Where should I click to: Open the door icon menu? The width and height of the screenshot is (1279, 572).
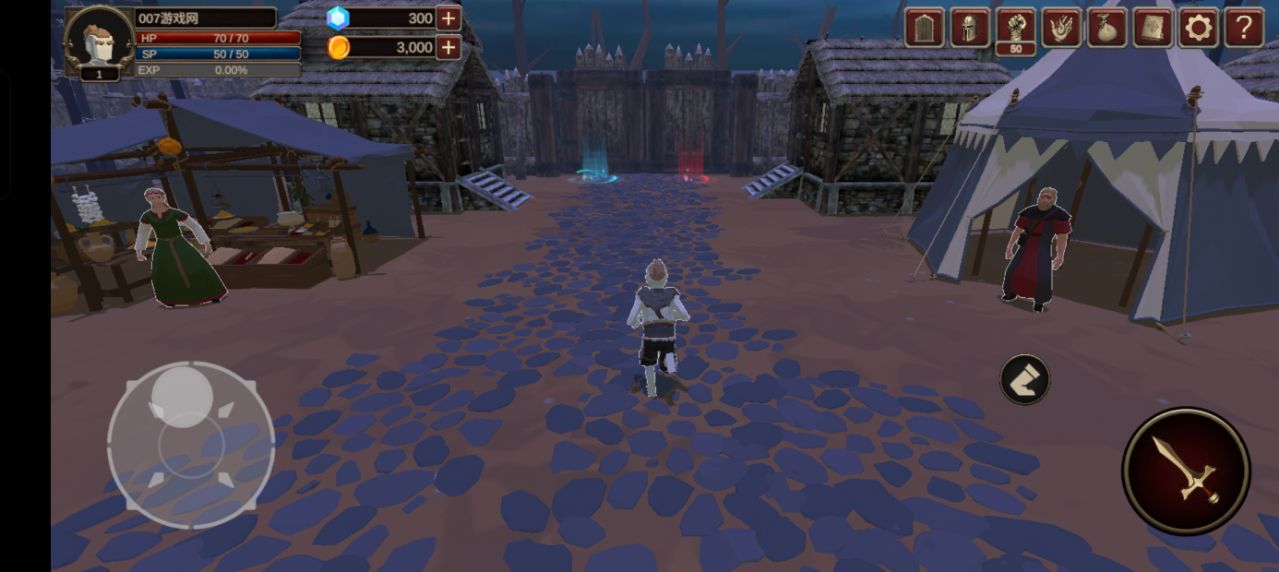(924, 27)
